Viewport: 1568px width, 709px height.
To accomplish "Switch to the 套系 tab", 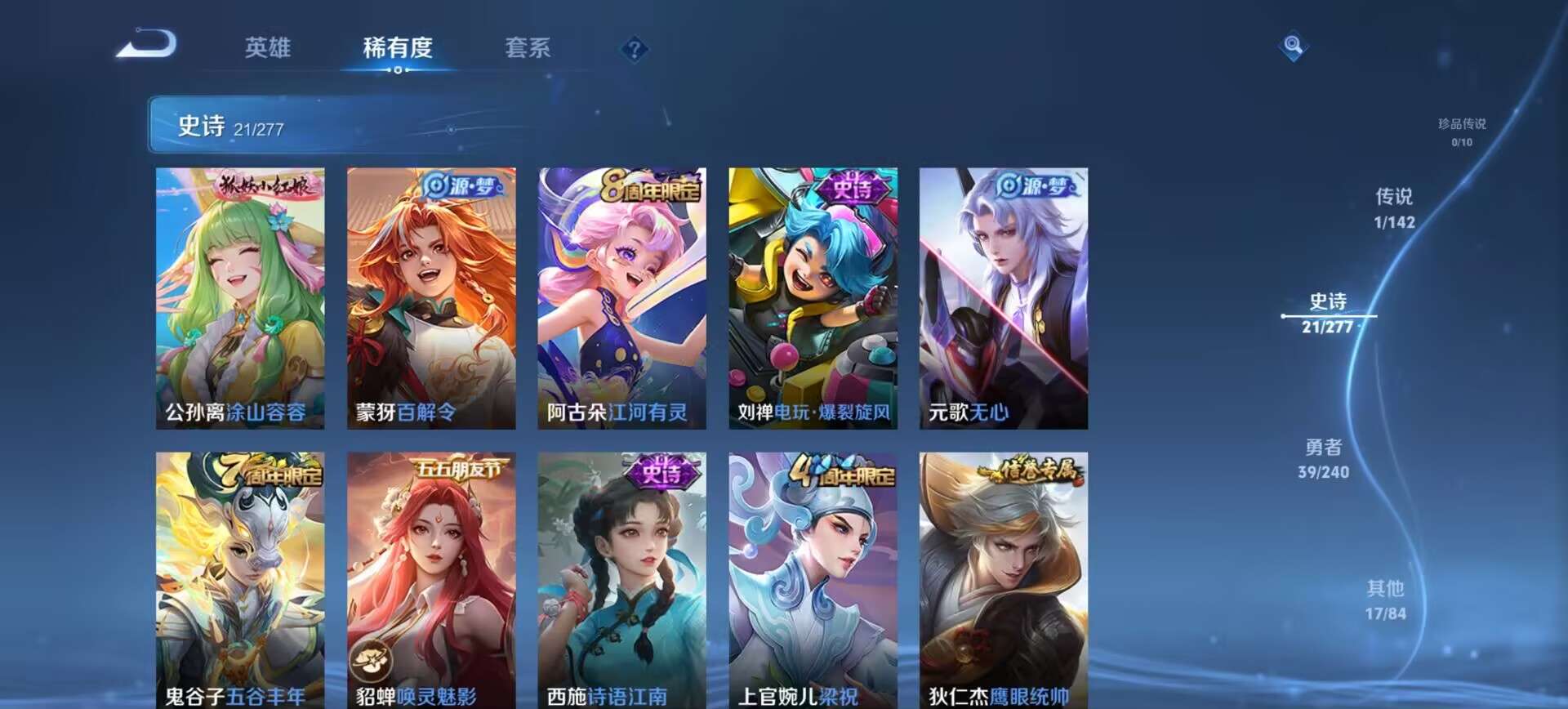I will (x=527, y=49).
